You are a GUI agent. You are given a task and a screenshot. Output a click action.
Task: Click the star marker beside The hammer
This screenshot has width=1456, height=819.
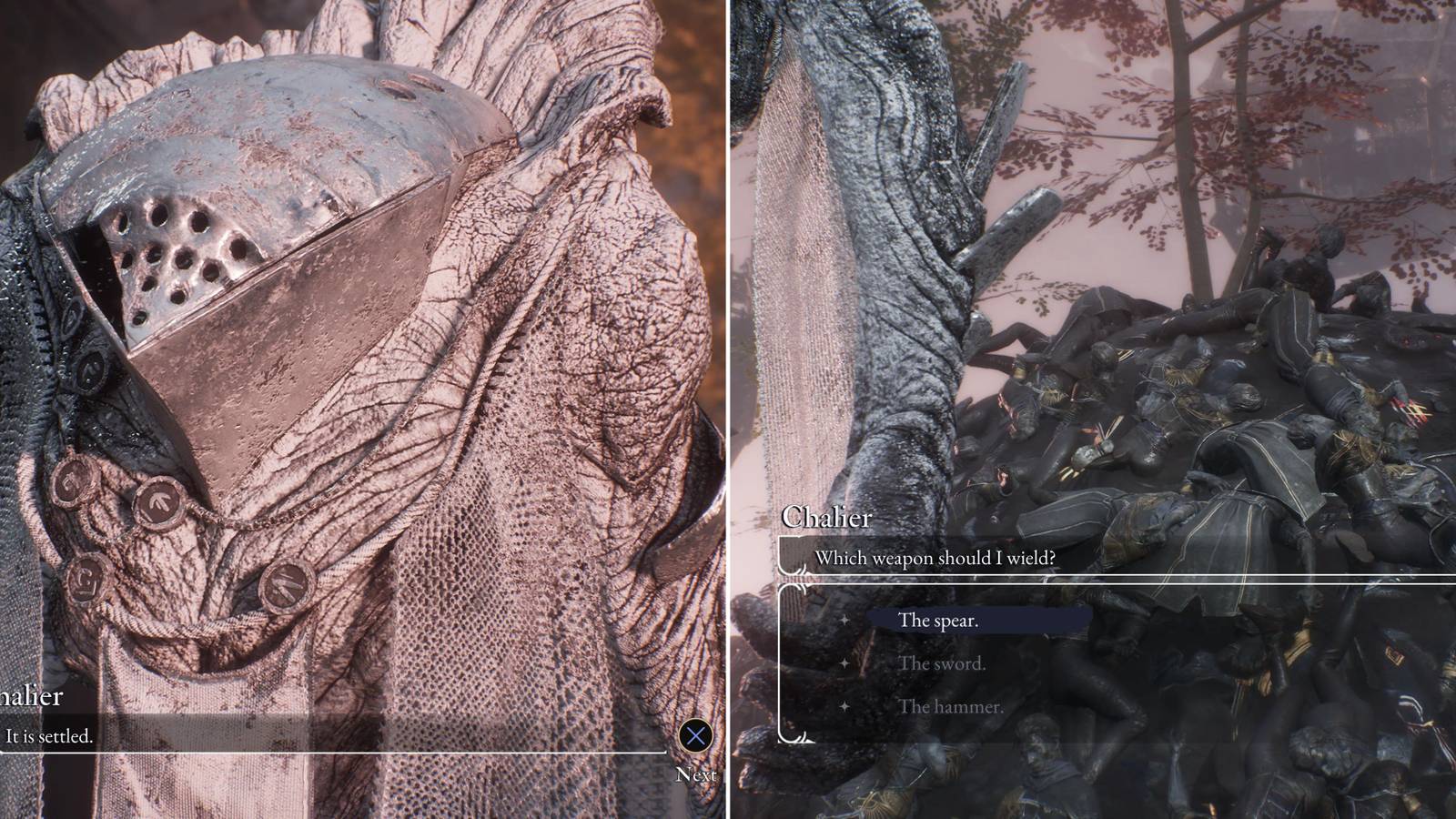click(x=844, y=706)
